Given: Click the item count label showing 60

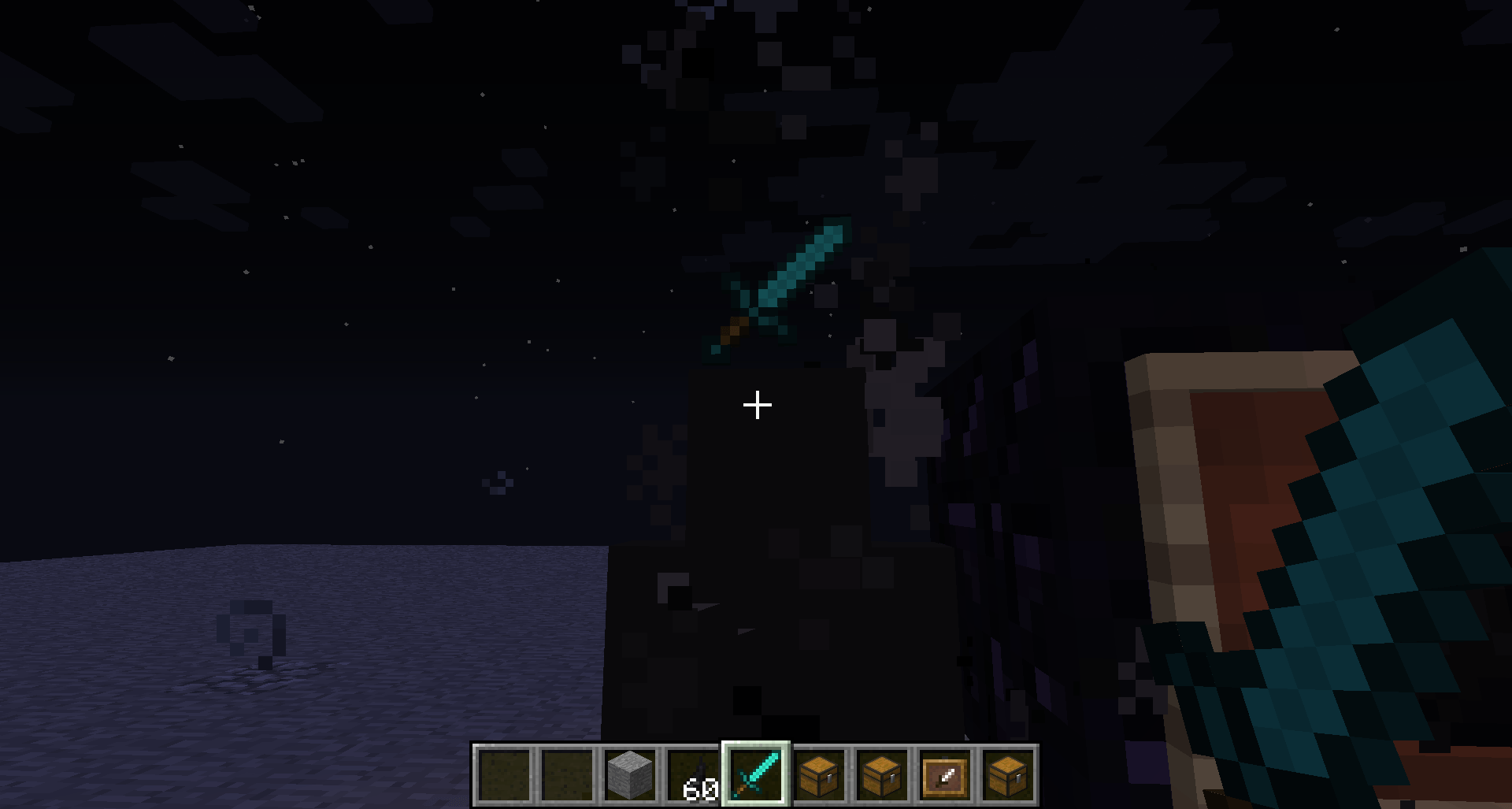Looking at the screenshot, I should [x=700, y=788].
